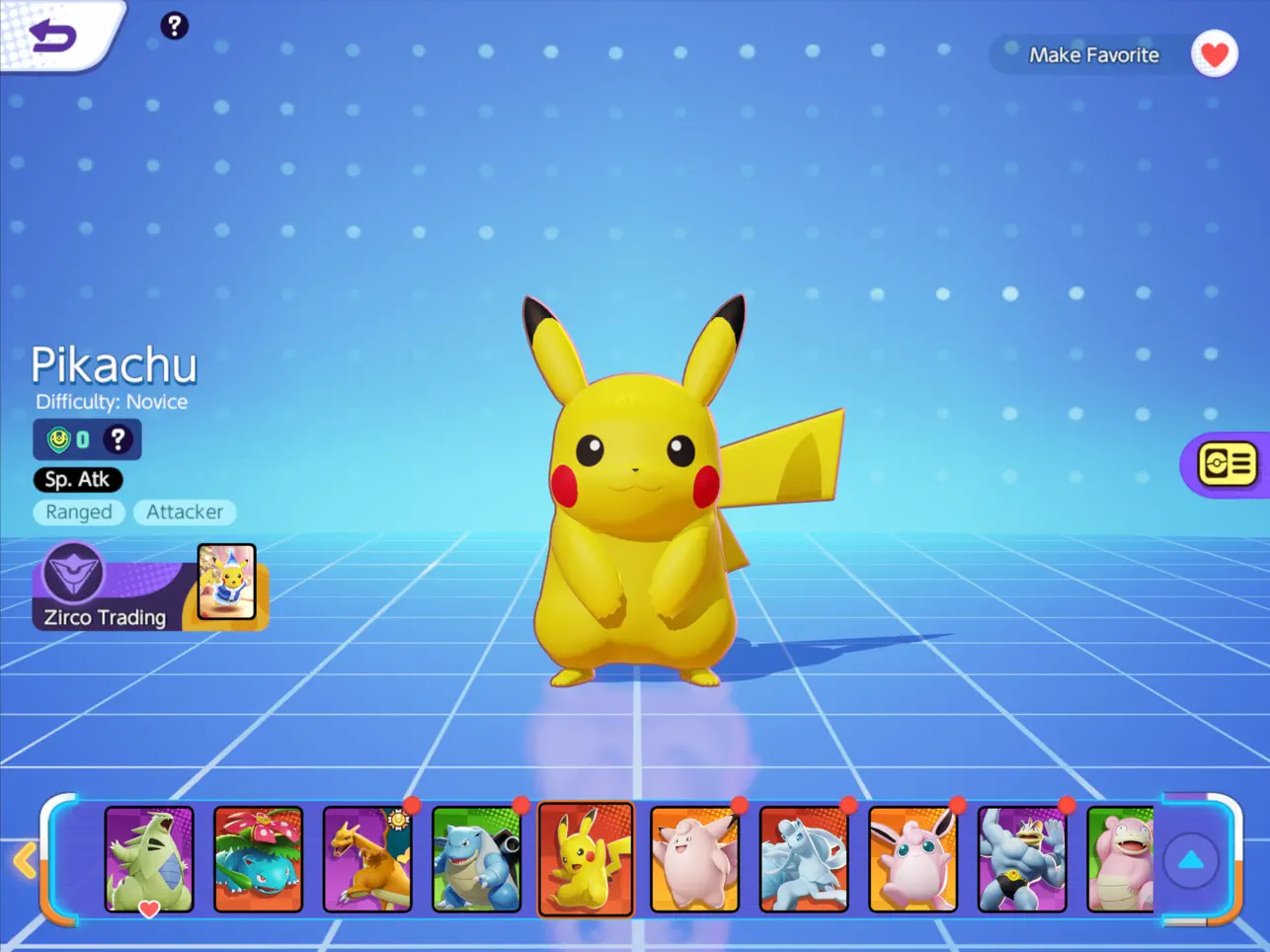Select the Charizard portrait

(367, 858)
